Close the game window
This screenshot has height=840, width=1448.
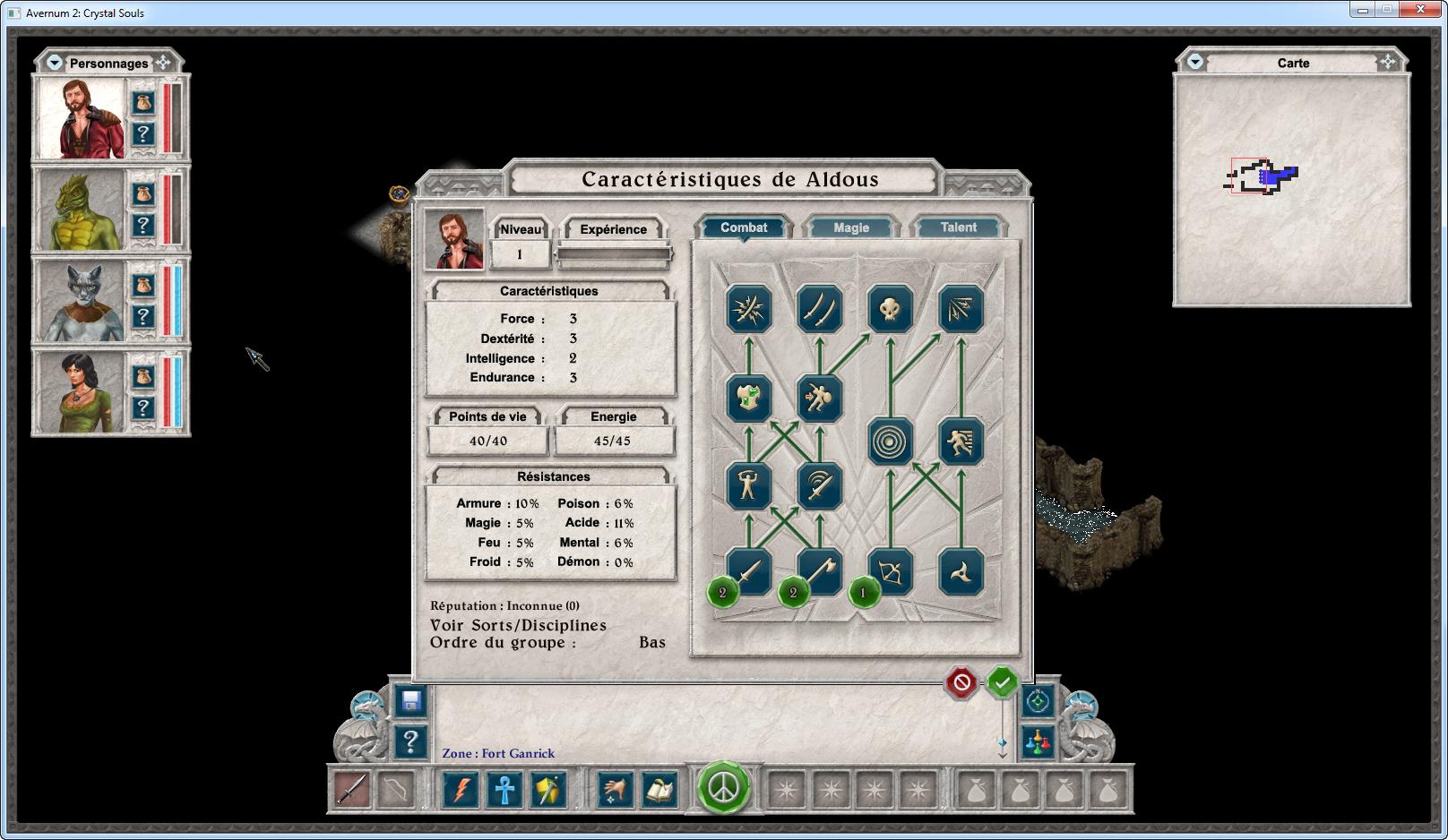(1420, 10)
